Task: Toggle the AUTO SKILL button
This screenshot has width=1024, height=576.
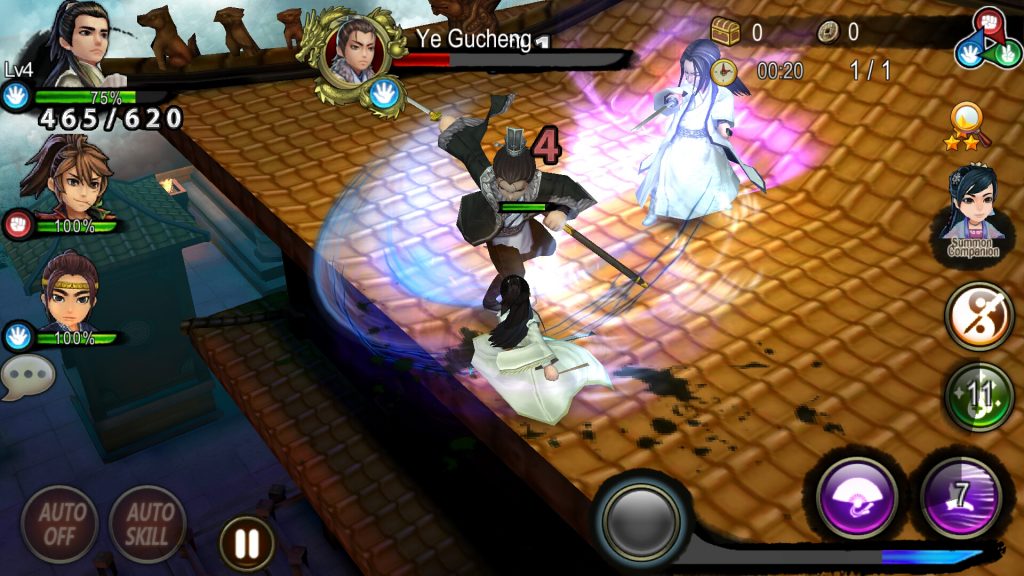Action: click(147, 523)
